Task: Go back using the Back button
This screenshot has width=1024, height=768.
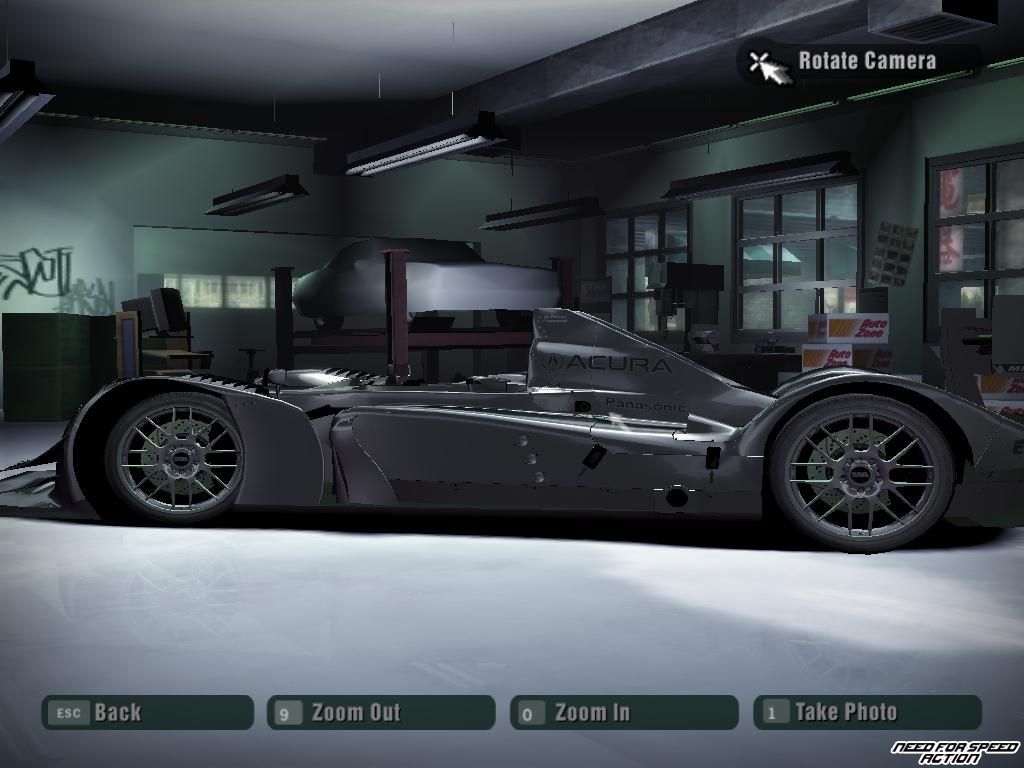Action: click(x=146, y=713)
